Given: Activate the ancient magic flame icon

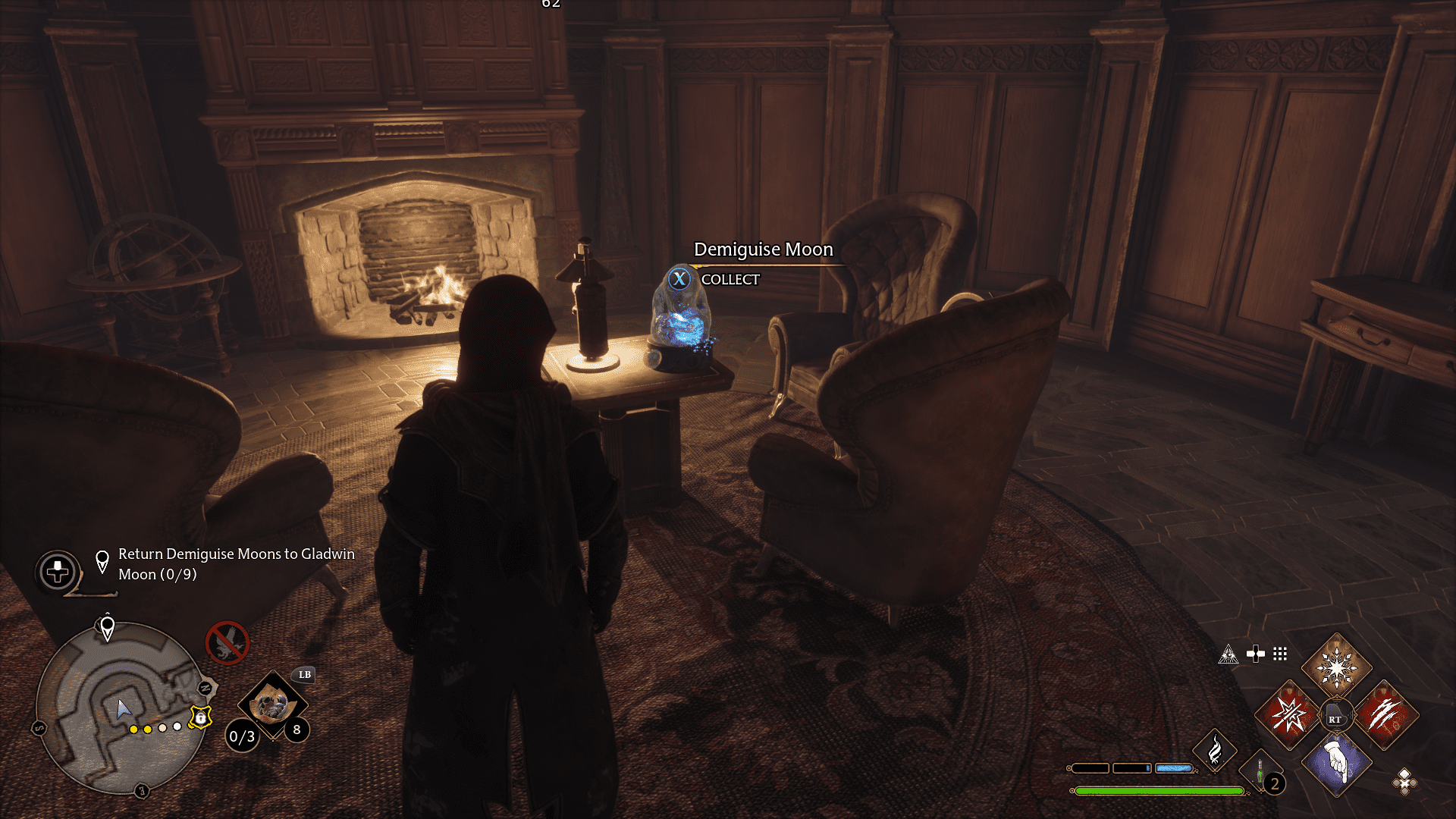Looking at the screenshot, I should pyautogui.click(x=1214, y=751).
